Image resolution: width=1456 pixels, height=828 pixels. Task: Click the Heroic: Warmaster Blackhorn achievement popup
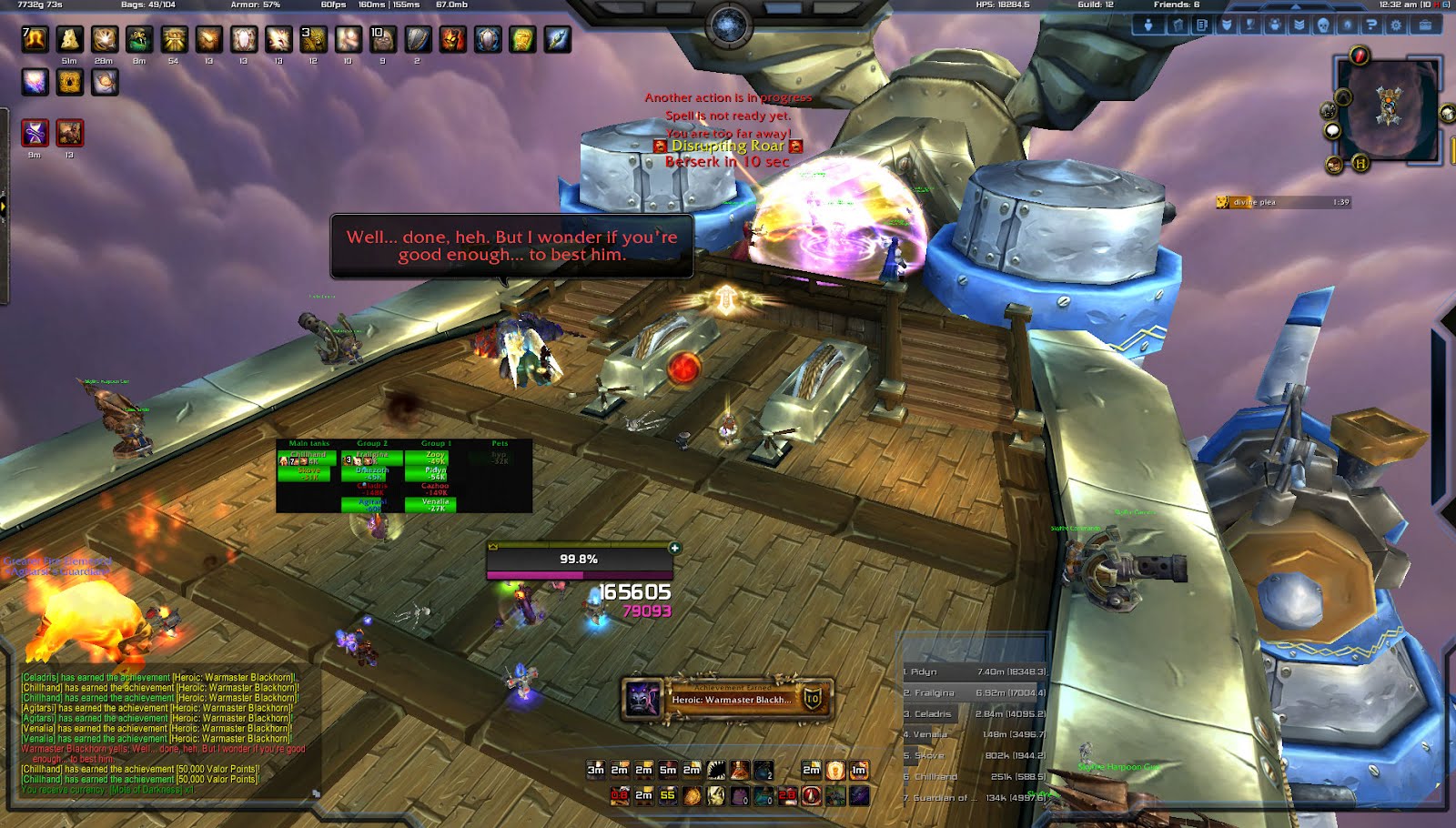pyautogui.click(x=726, y=699)
